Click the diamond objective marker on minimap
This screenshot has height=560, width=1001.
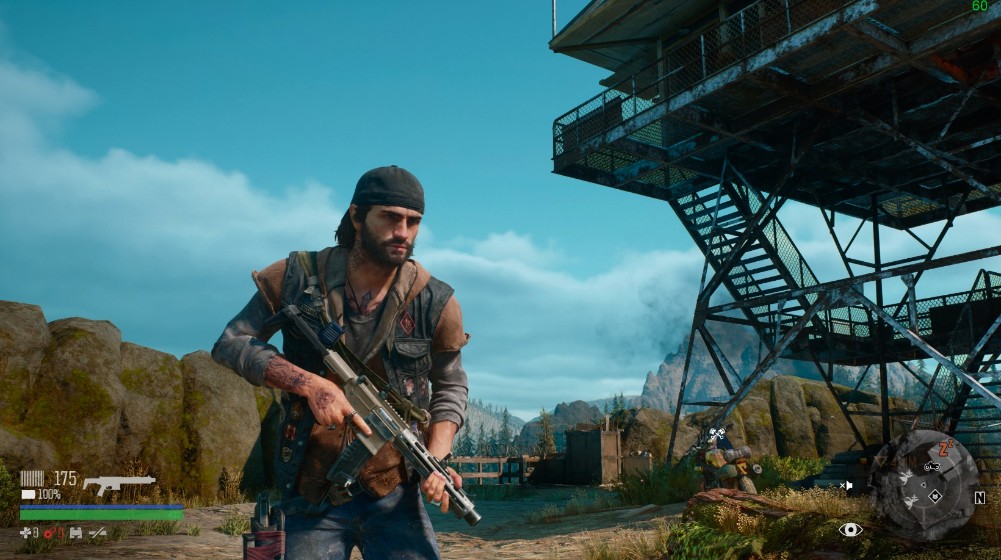[935, 494]
